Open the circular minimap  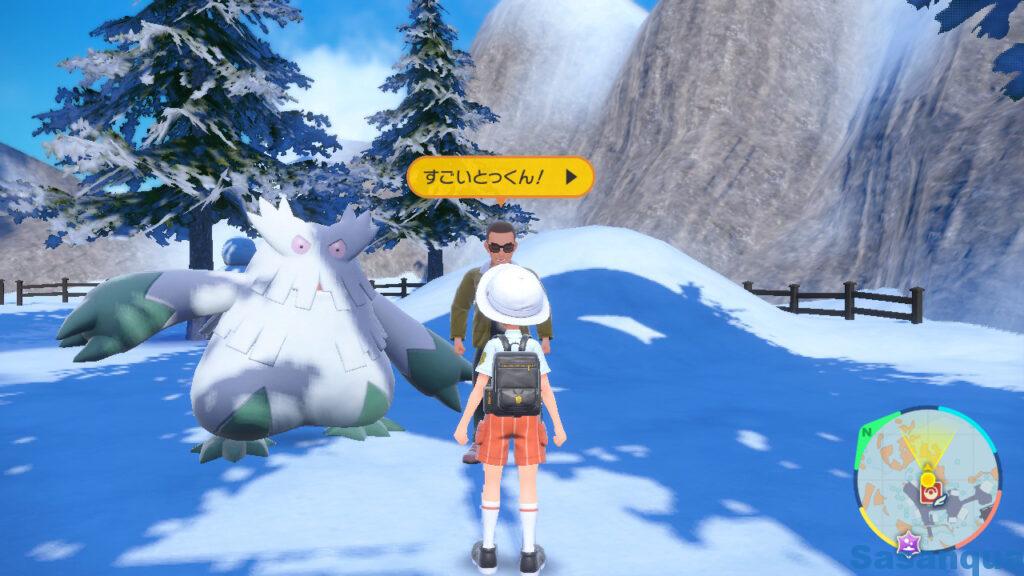[x=927, y=477]
